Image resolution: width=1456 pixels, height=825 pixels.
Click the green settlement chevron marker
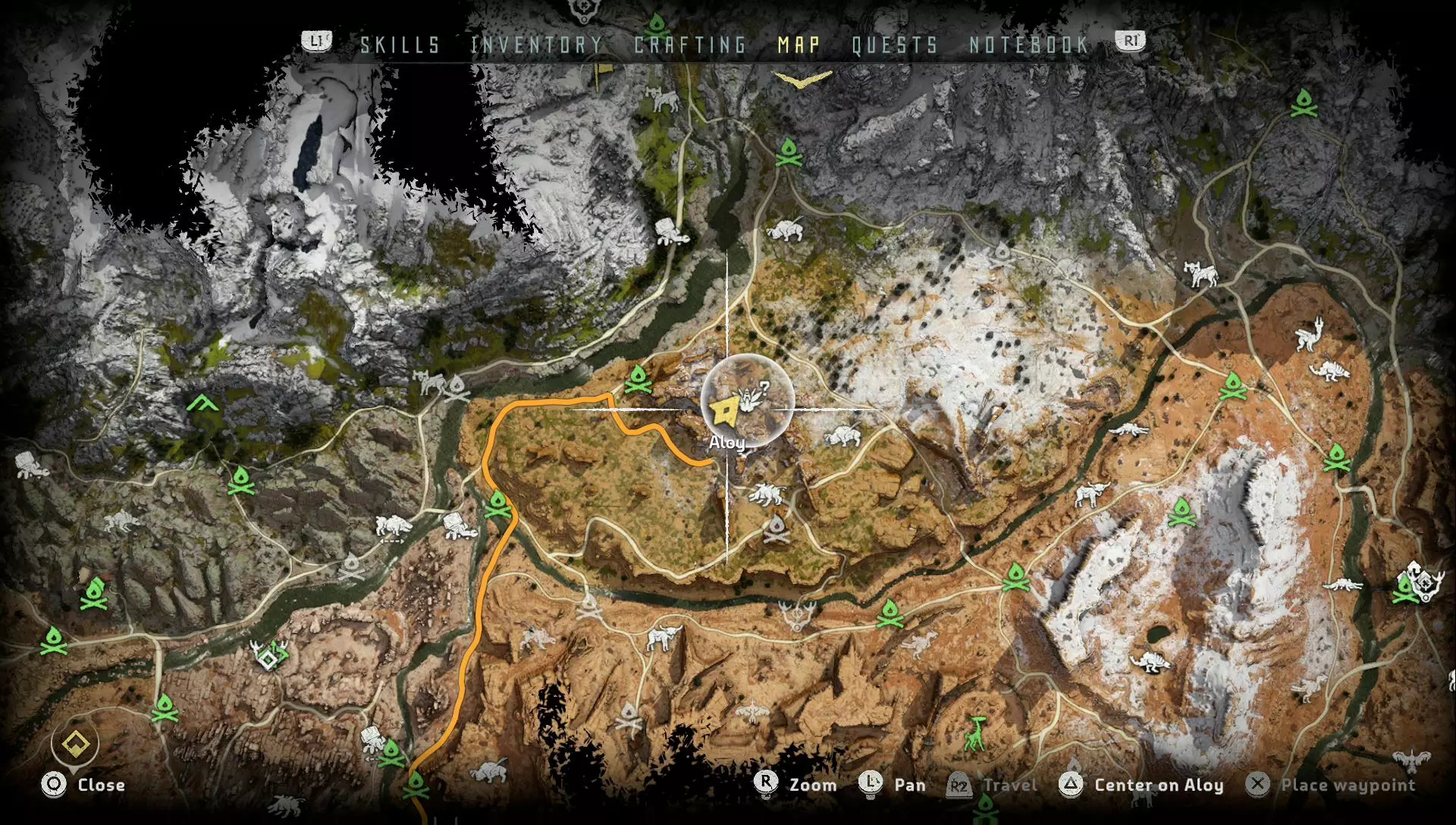click(202, 403)
